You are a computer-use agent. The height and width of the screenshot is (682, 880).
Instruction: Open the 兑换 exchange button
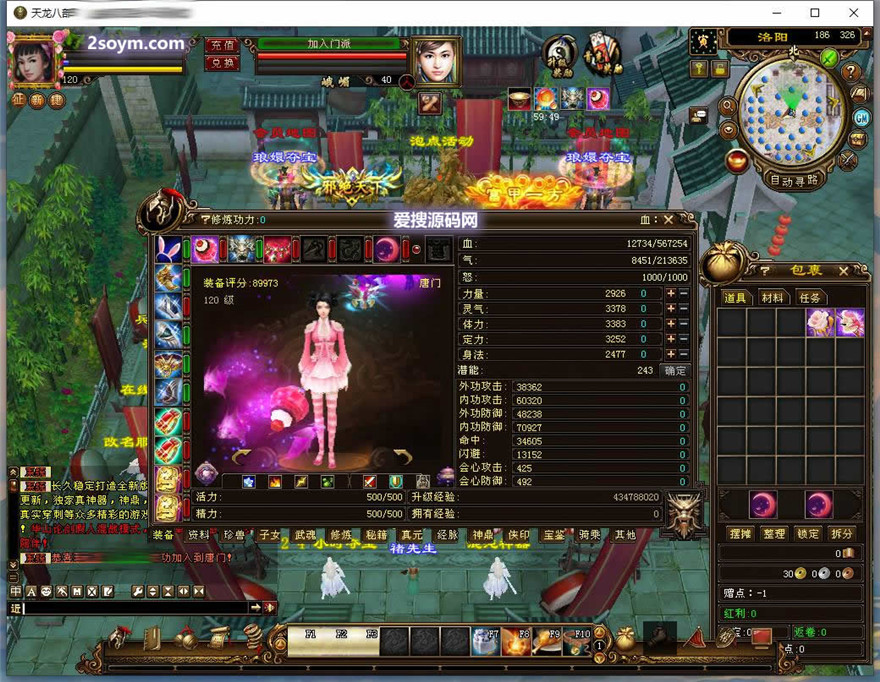[221, 62]
